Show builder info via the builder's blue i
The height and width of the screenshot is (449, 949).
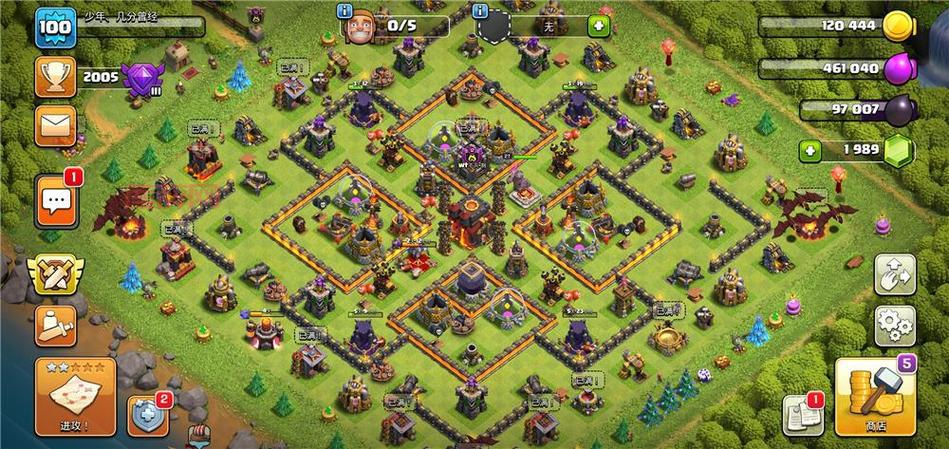[346, 11]
